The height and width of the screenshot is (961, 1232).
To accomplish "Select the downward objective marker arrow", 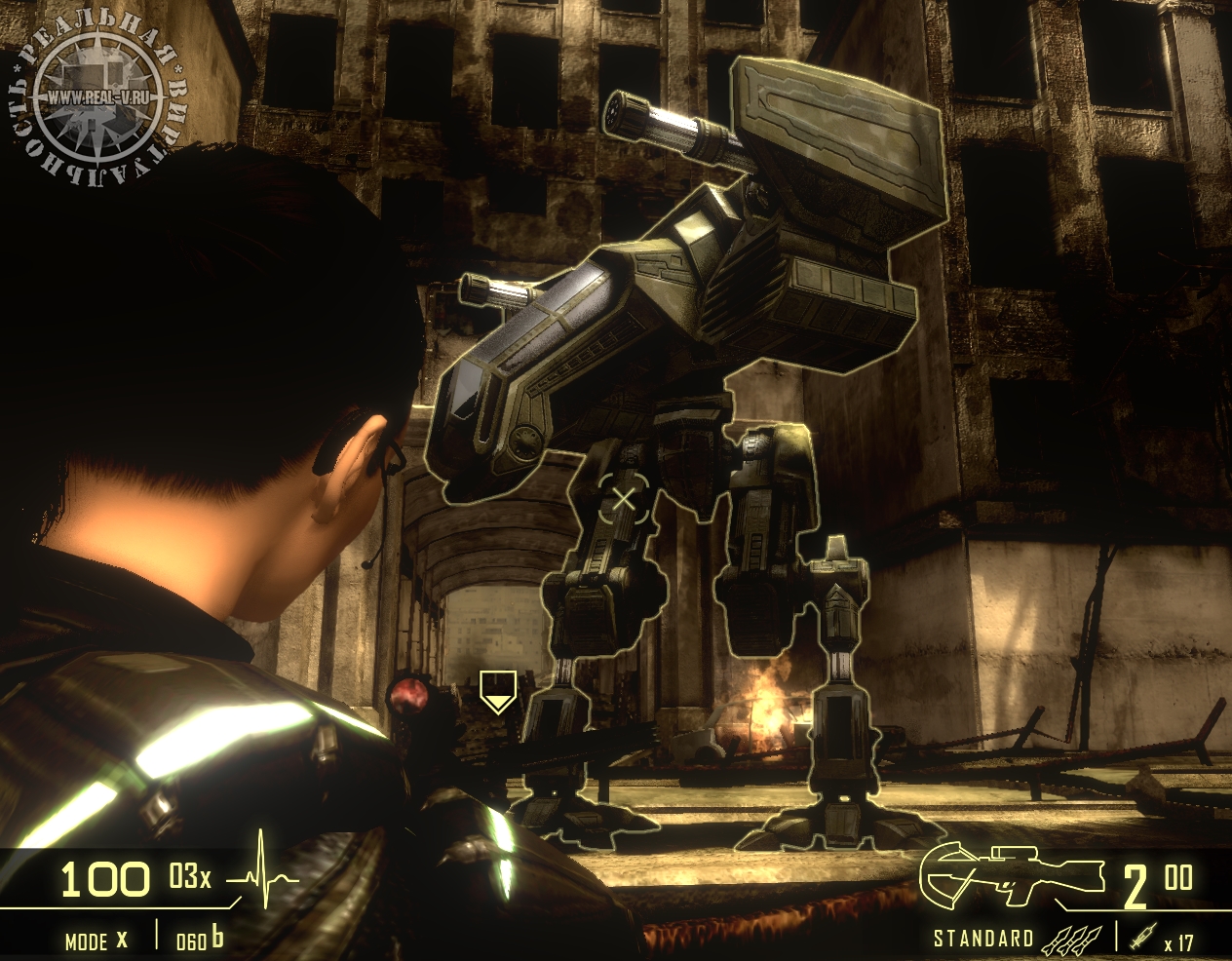I will (x=497, y=691).
